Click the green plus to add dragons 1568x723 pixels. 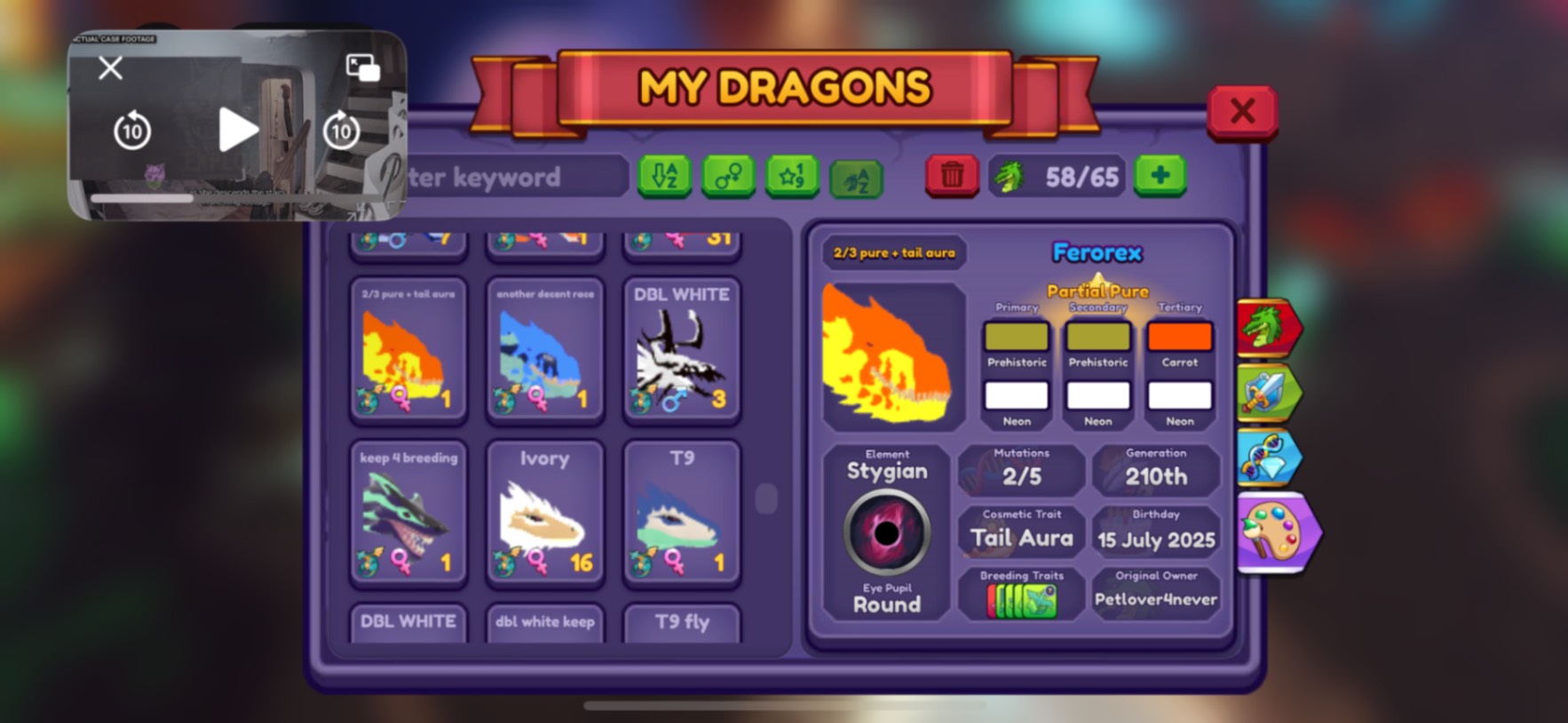click(1160, 176)
